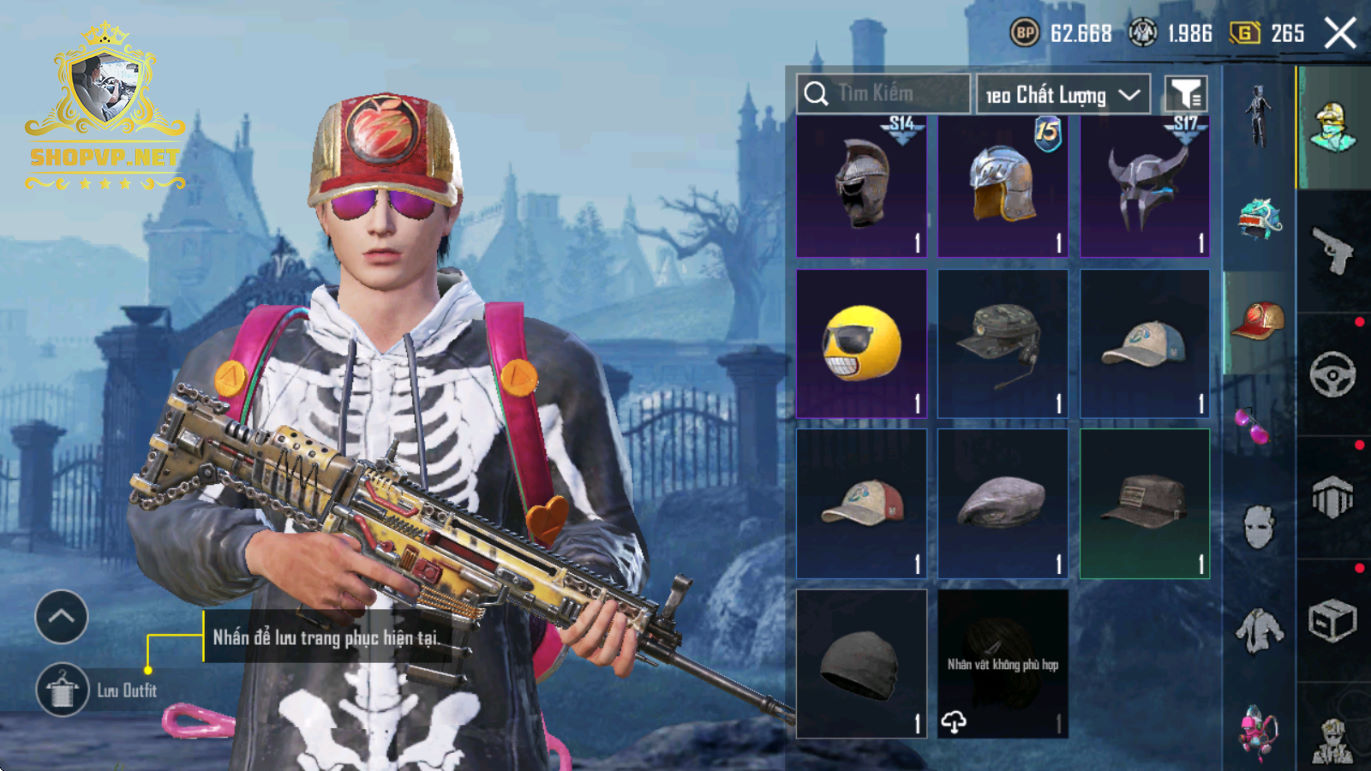
Task: Select the S17 horned dark helmet
Action: click(1145, 186)
